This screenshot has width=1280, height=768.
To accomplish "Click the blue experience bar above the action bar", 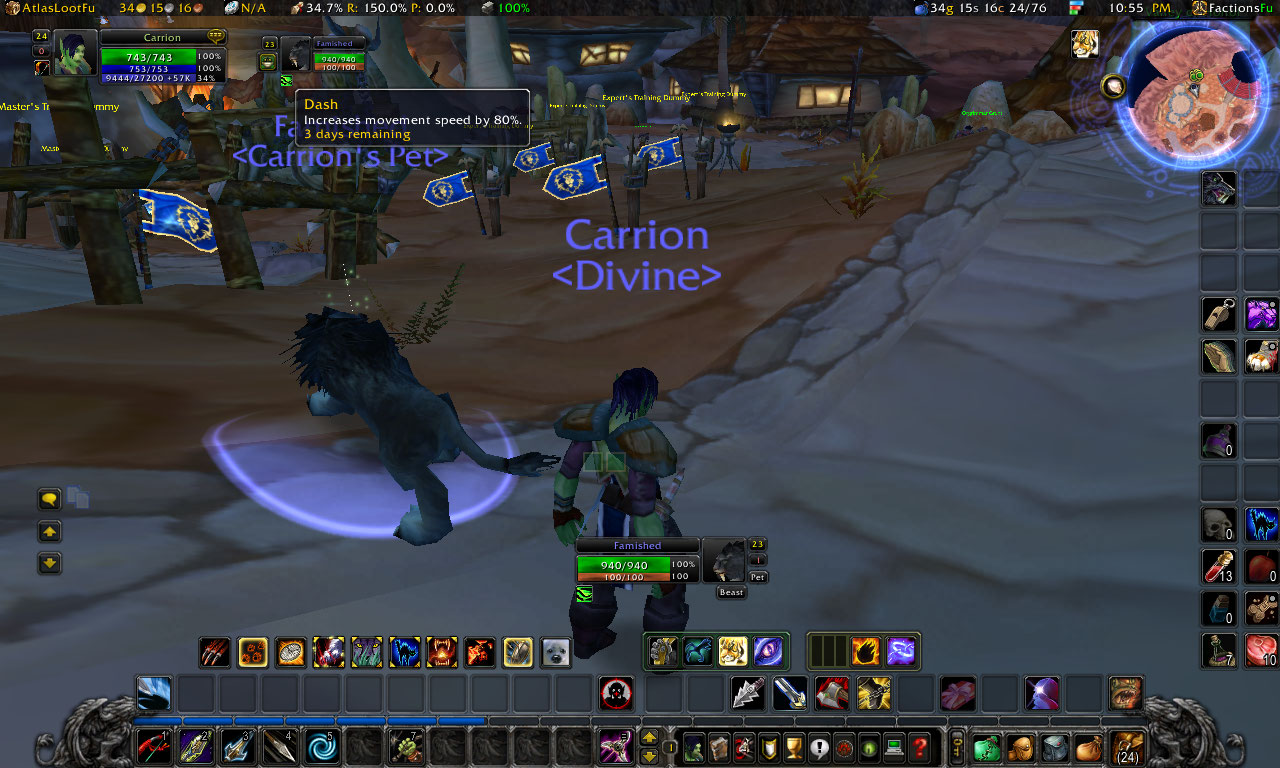I will [x=300, y=720].
